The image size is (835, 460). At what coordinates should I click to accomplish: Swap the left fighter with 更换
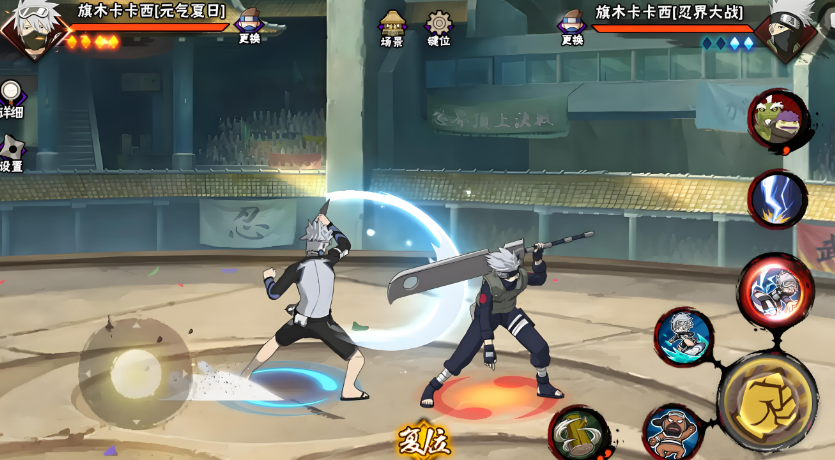point(249,25)
